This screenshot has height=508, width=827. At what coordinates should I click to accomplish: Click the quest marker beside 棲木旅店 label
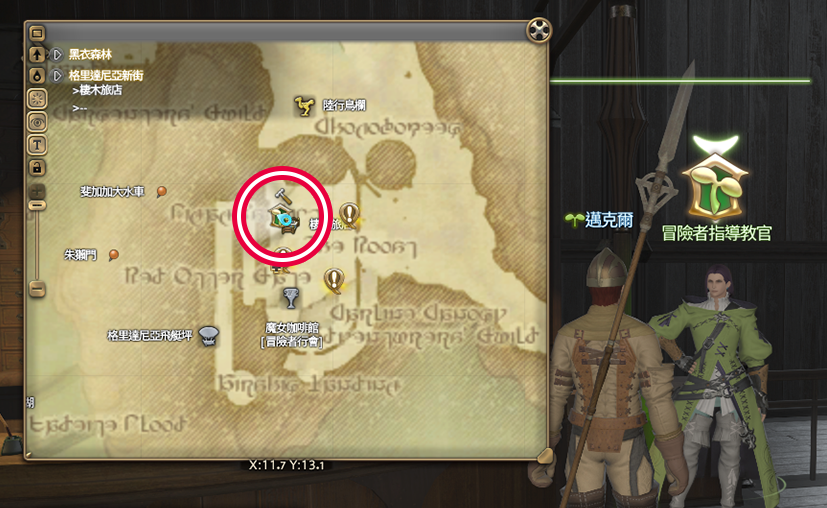(348, 212)
